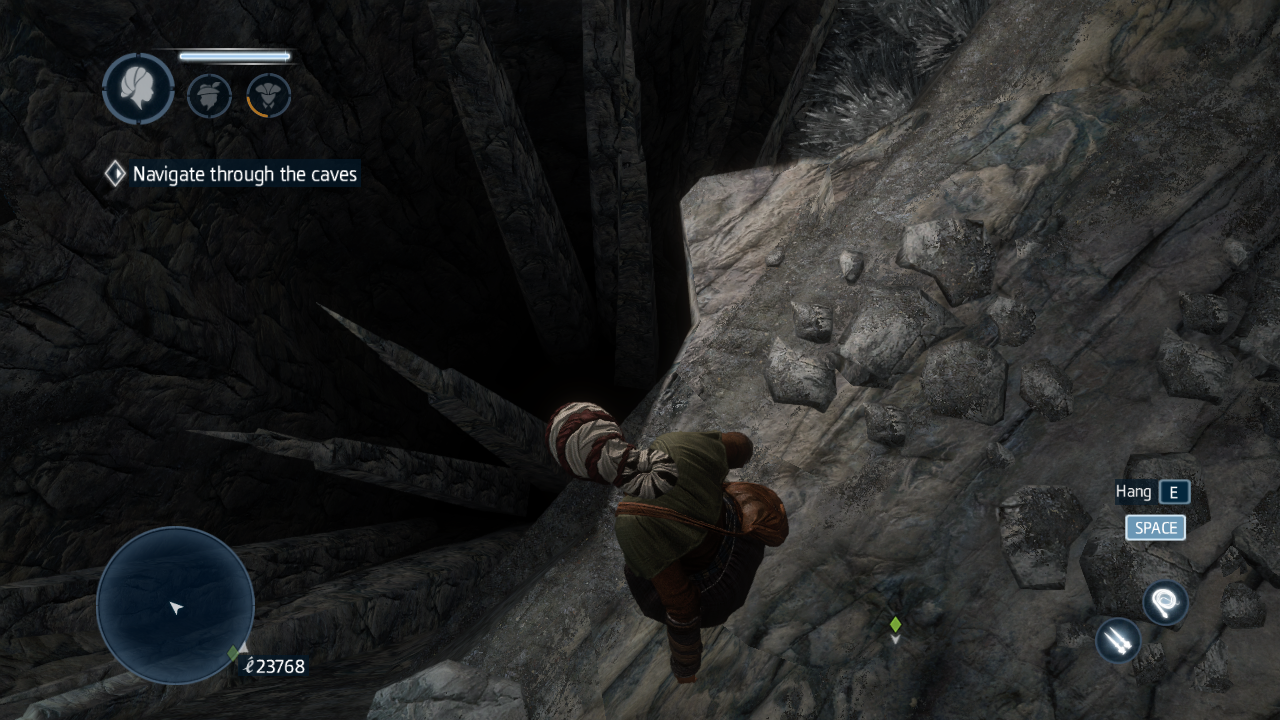Viewport: 1280px width, 720px height.
Task: Choose the feathered hat persona icon
Action: point(209,96)
